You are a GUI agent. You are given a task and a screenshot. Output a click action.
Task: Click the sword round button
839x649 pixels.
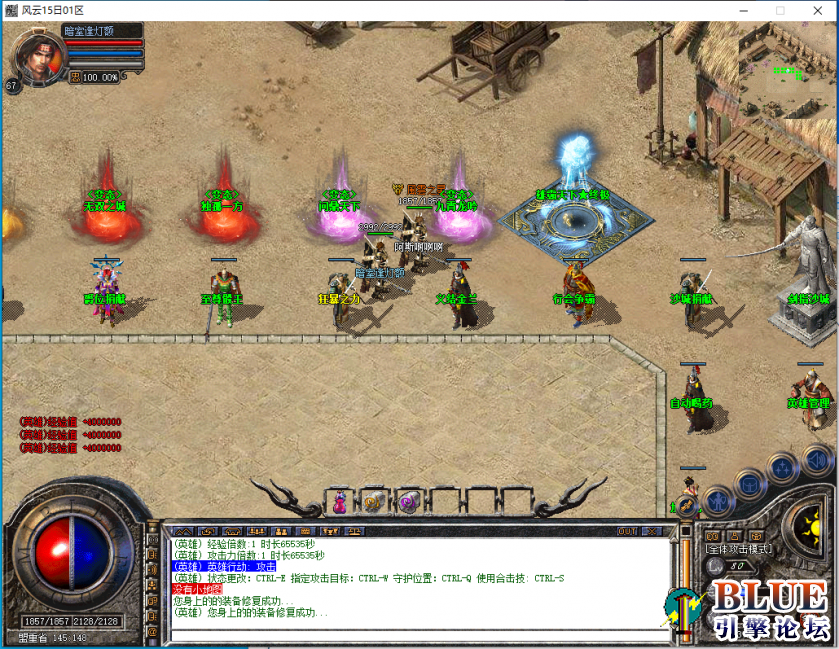[688, 503]
